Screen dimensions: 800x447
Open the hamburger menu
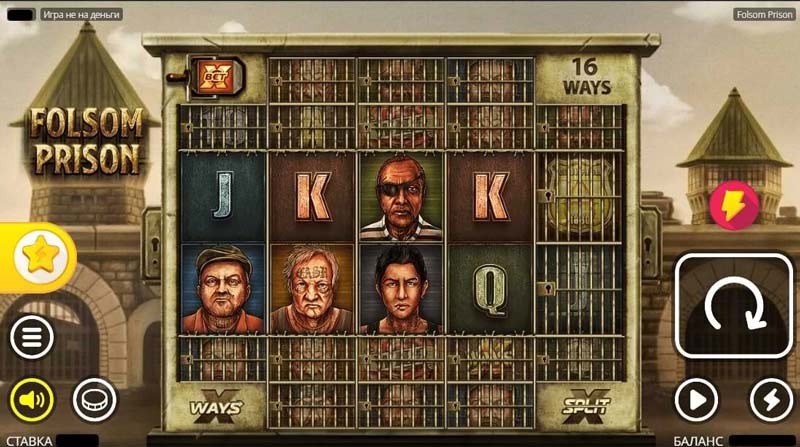(x=32, y=337)
